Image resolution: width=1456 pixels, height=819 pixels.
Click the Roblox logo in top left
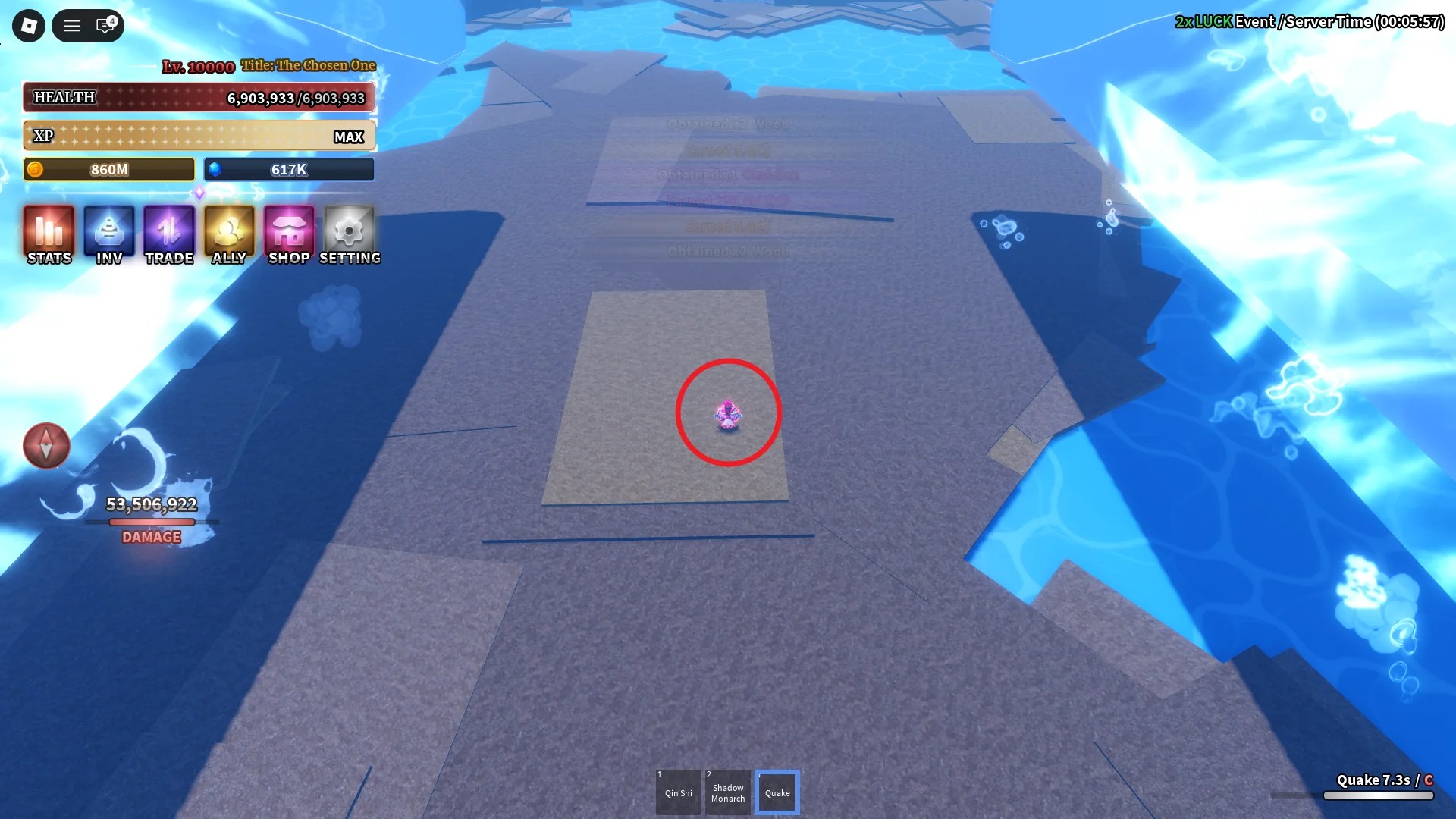tap(28, 25)
